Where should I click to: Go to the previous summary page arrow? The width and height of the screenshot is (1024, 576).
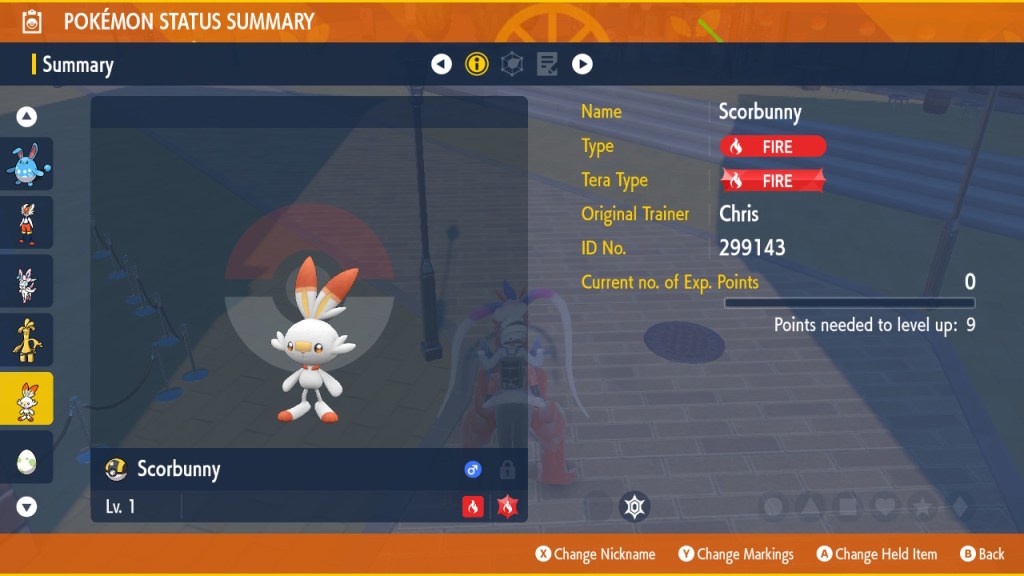pos(441,65)
